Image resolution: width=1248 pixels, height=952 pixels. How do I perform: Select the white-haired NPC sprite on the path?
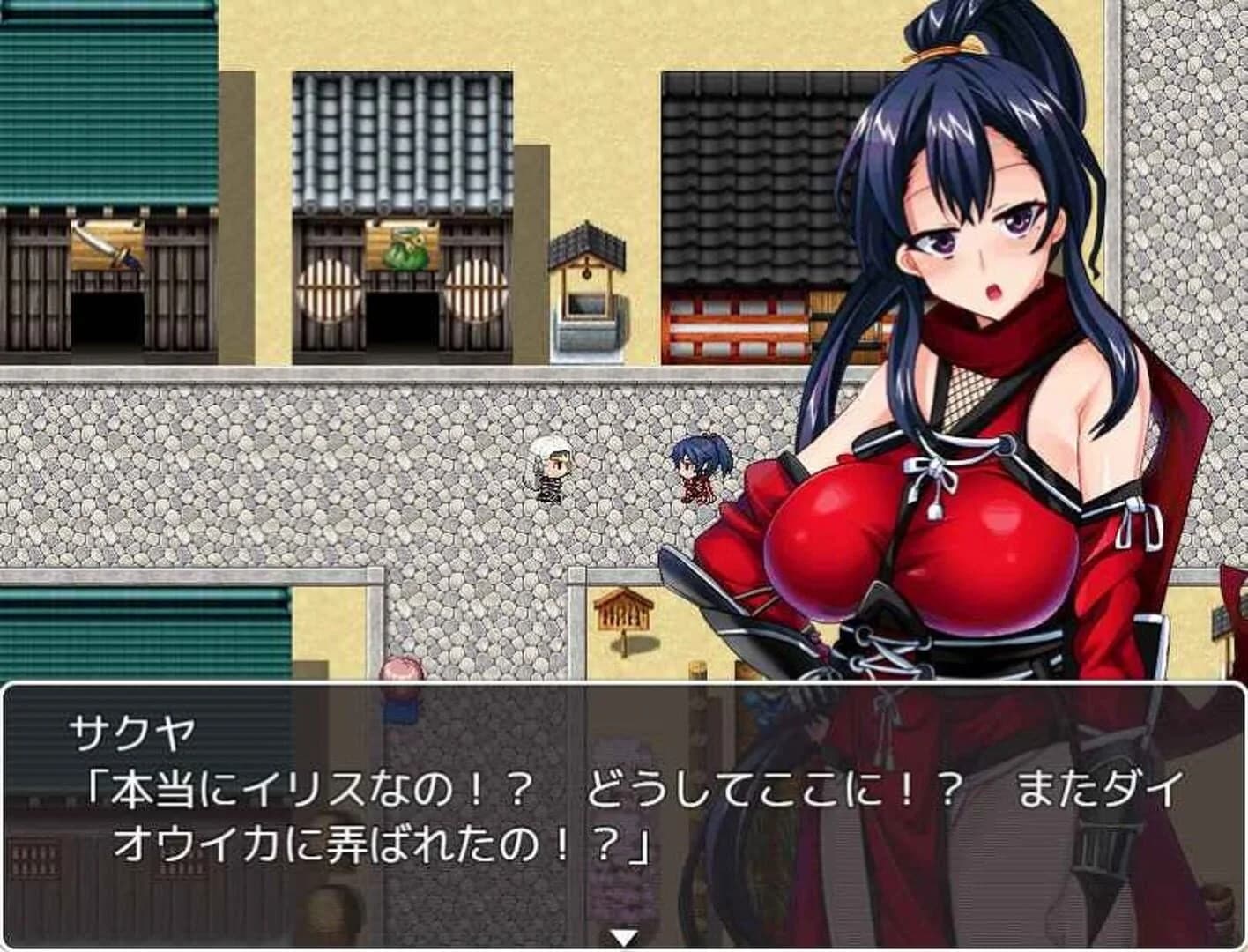(553, 472)
